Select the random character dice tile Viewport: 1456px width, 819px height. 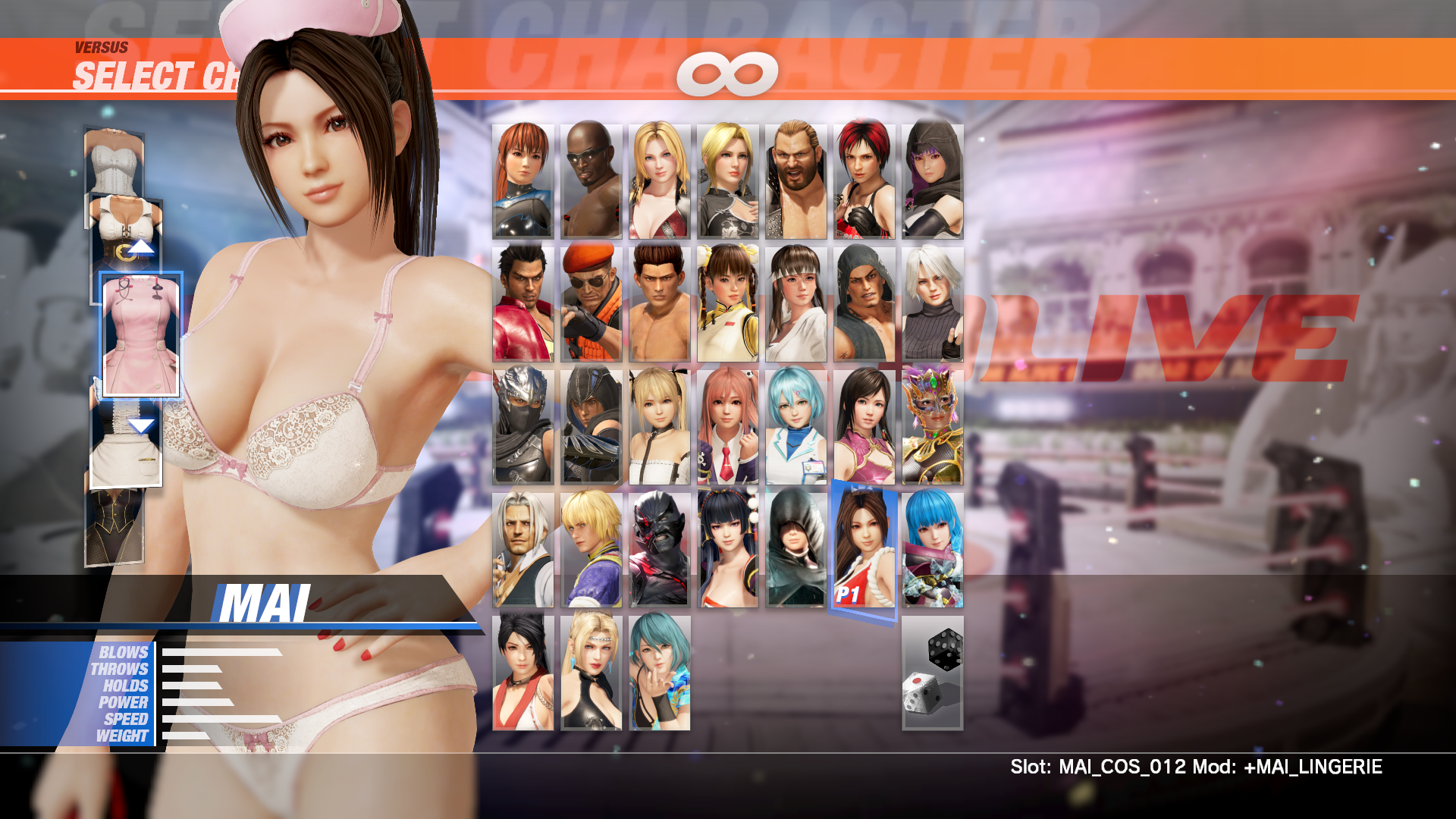932,673
